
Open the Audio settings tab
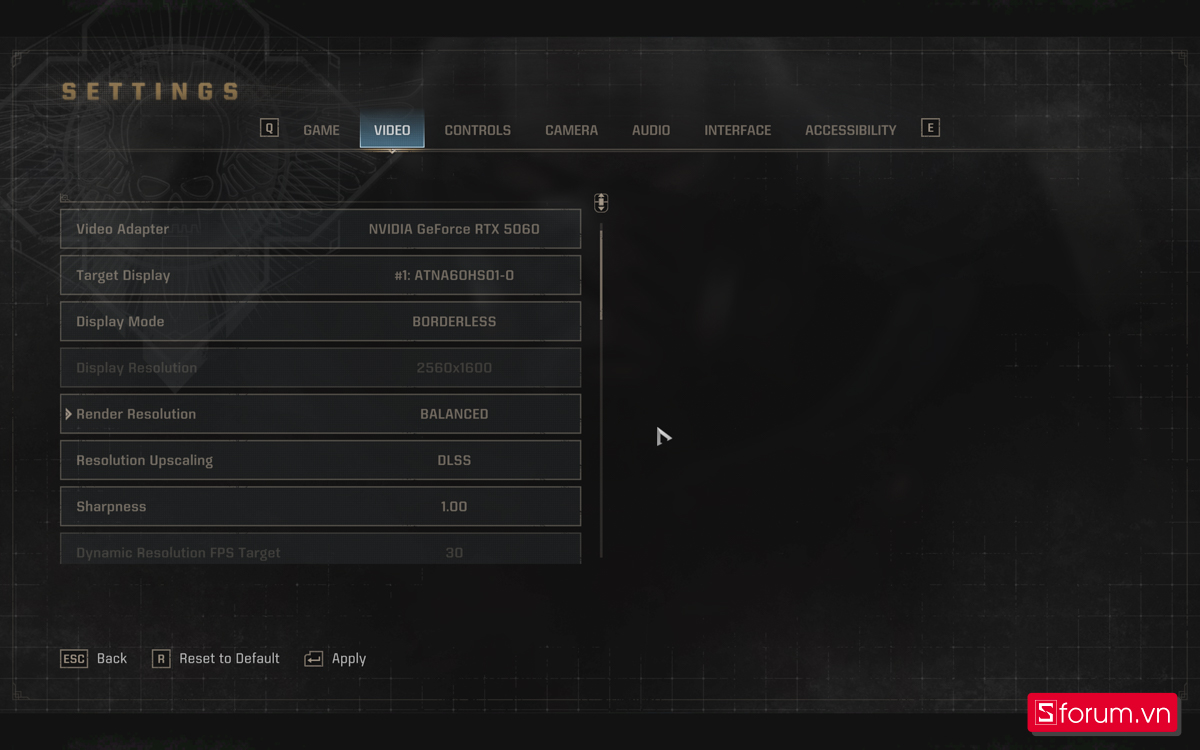pos(651,130)
